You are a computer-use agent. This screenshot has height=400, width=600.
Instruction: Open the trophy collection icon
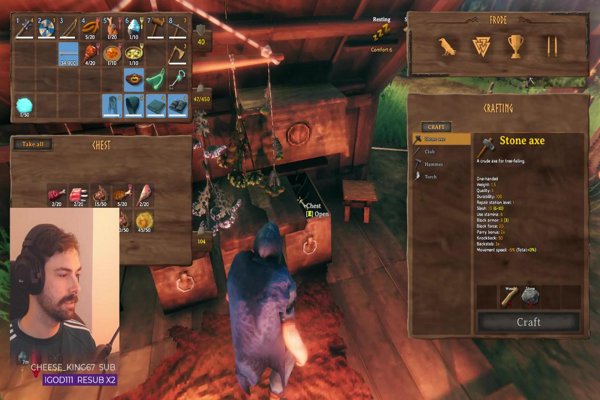pos(515,46)
